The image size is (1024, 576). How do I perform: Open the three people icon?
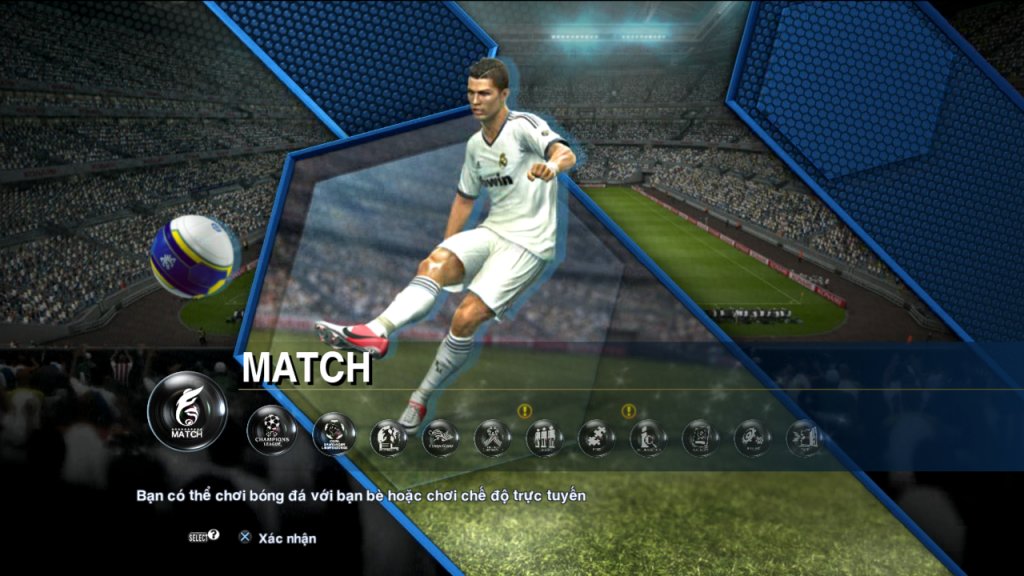coord(544,438)
